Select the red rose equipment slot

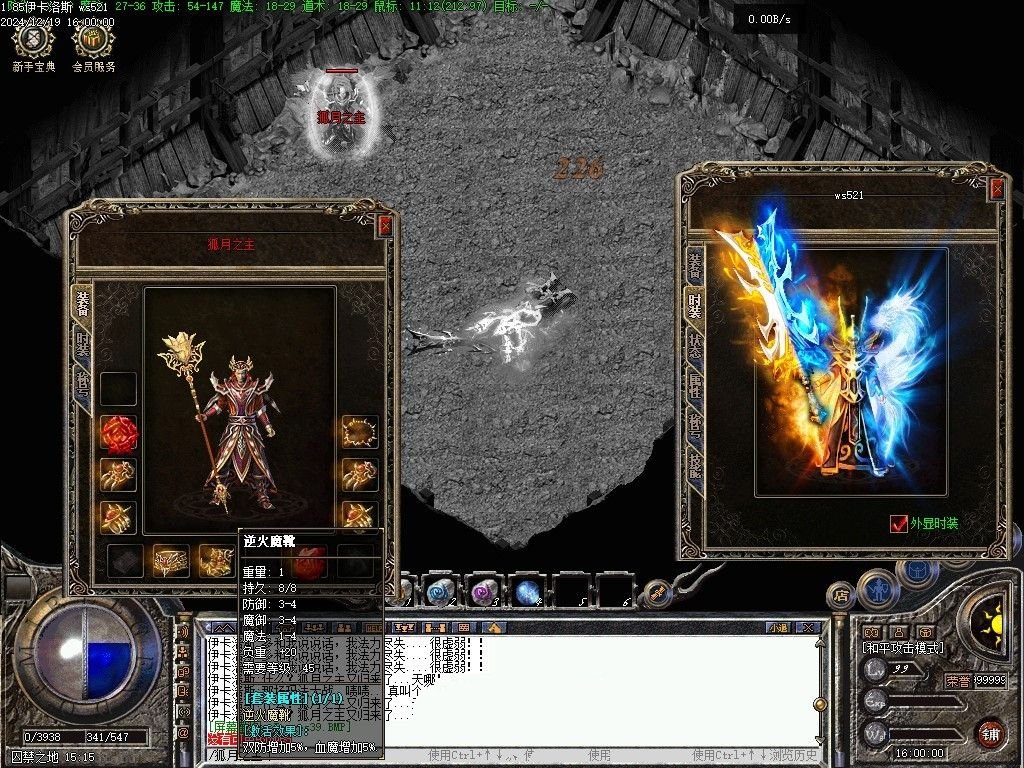[118, 433]
